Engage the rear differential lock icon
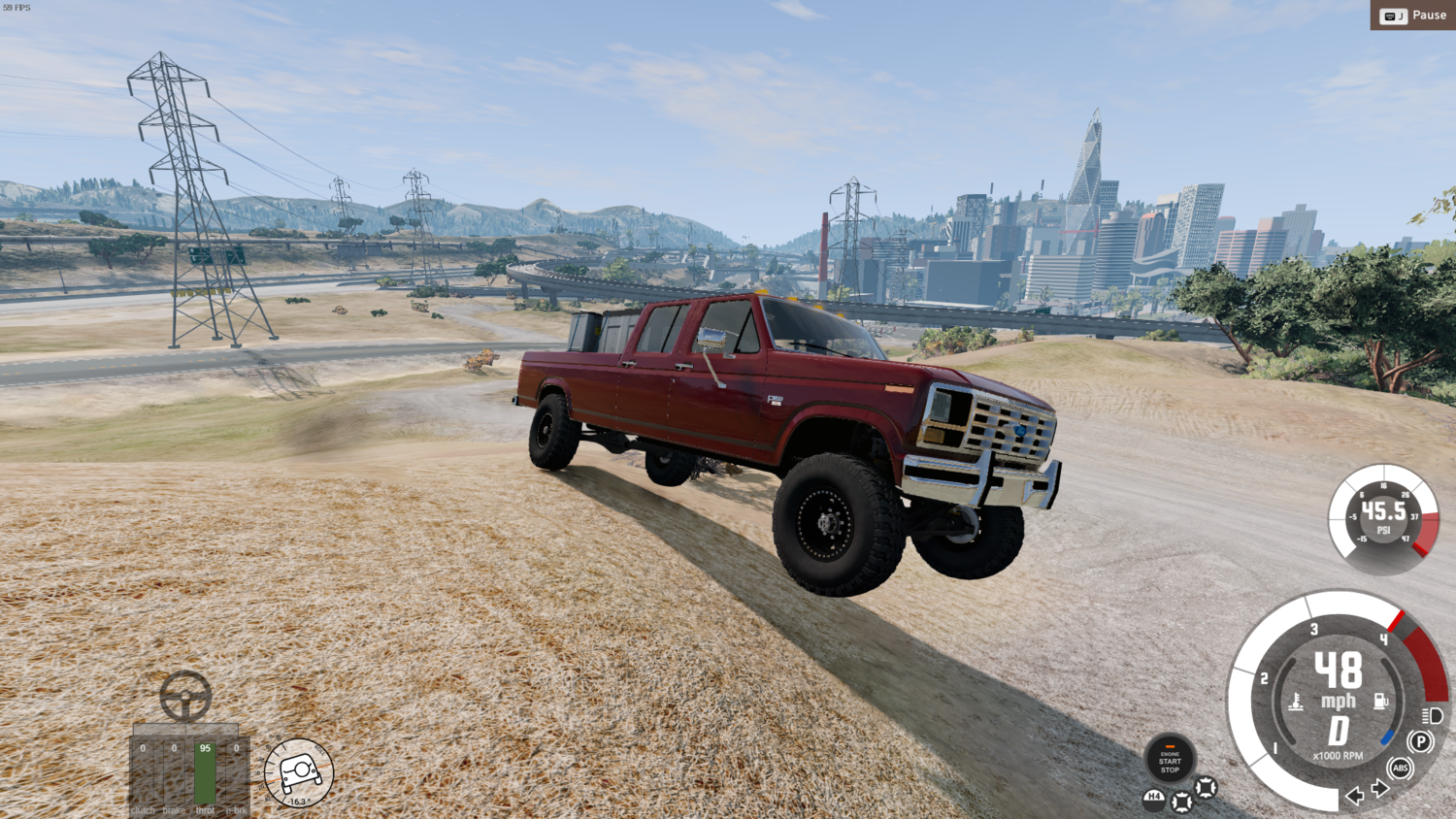The width and height of the screenshot is (1456, 819). [1181, 801]
